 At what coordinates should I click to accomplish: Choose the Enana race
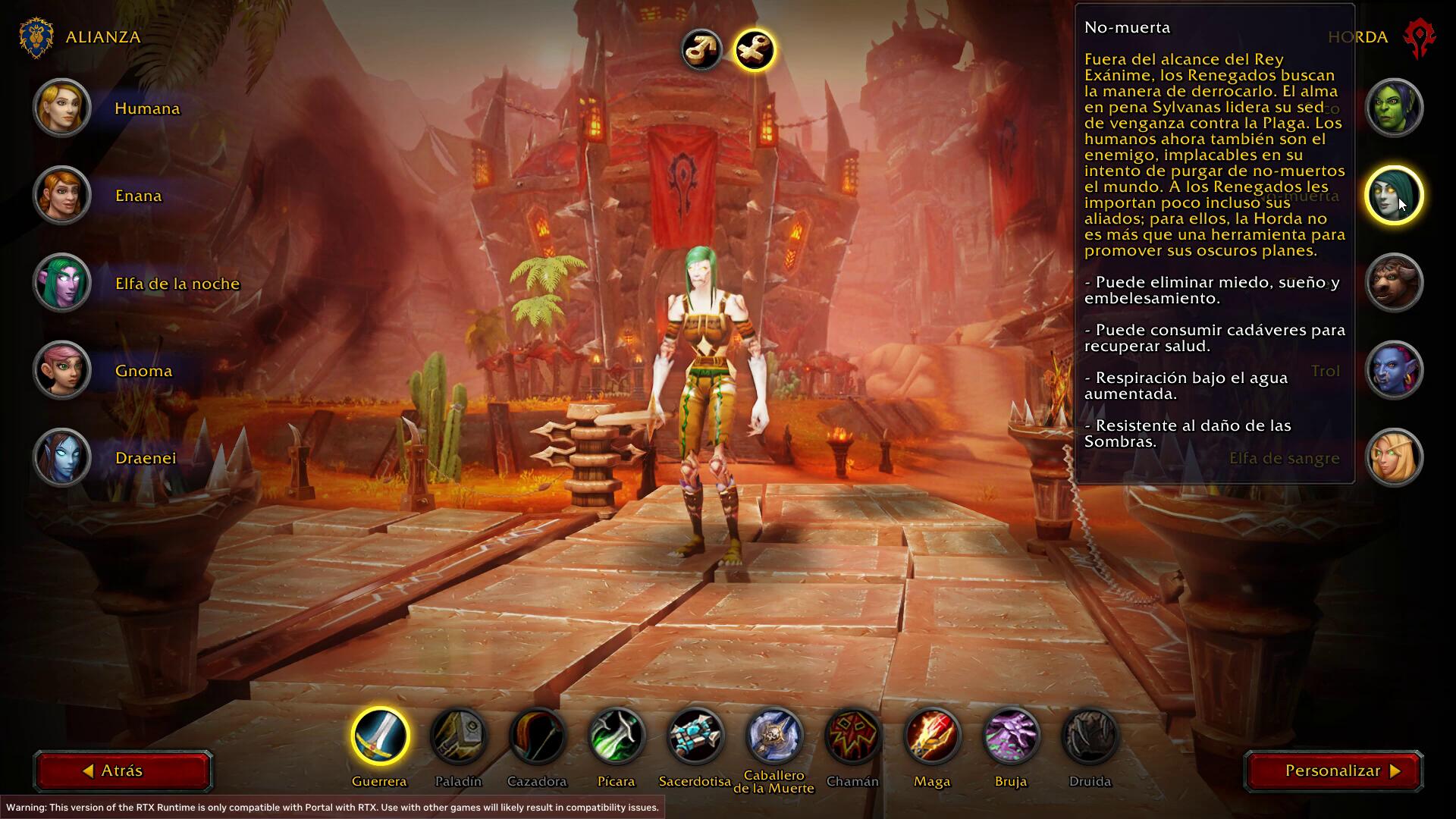pos(62,196)
